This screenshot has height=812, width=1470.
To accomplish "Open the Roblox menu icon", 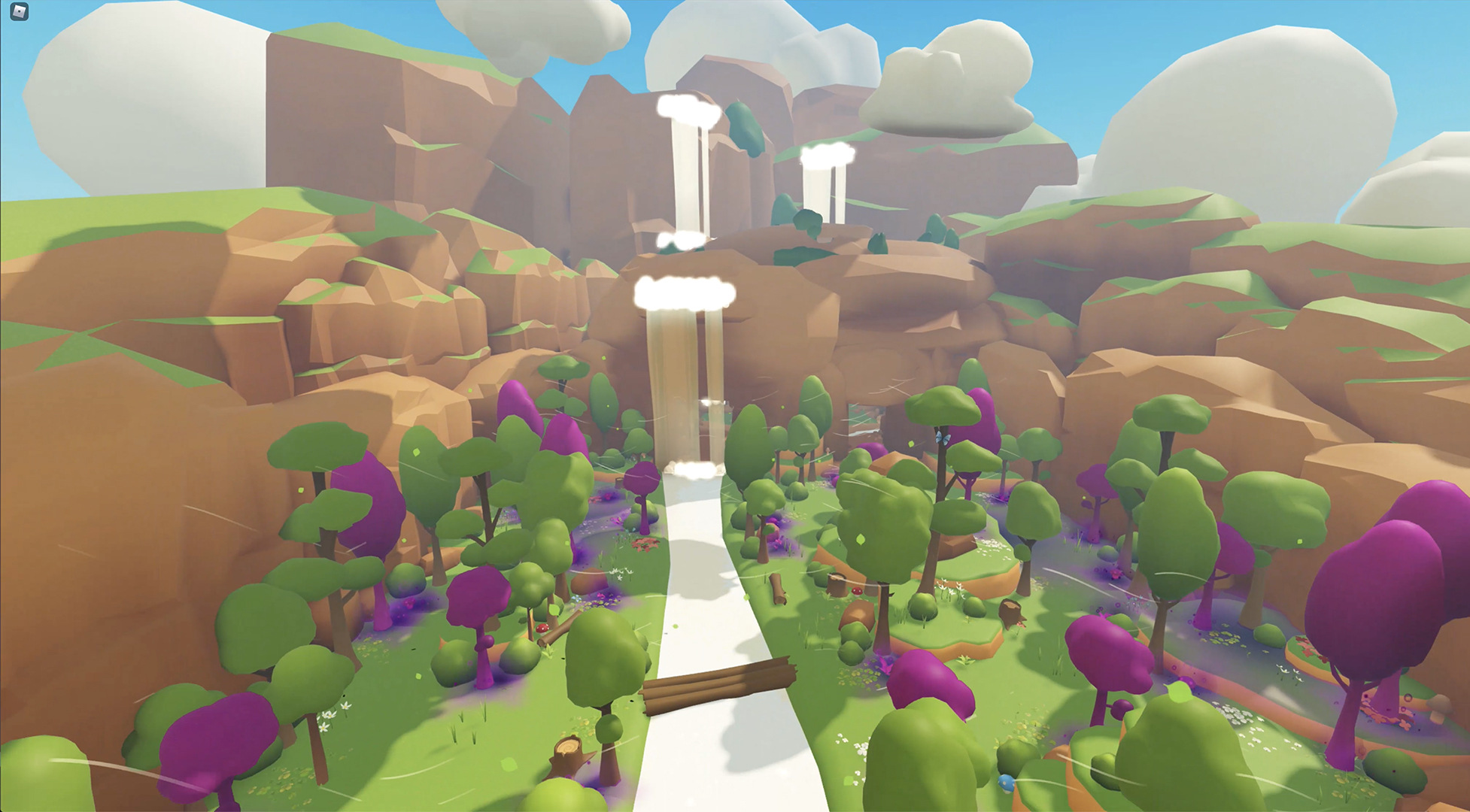I will 20,11.
